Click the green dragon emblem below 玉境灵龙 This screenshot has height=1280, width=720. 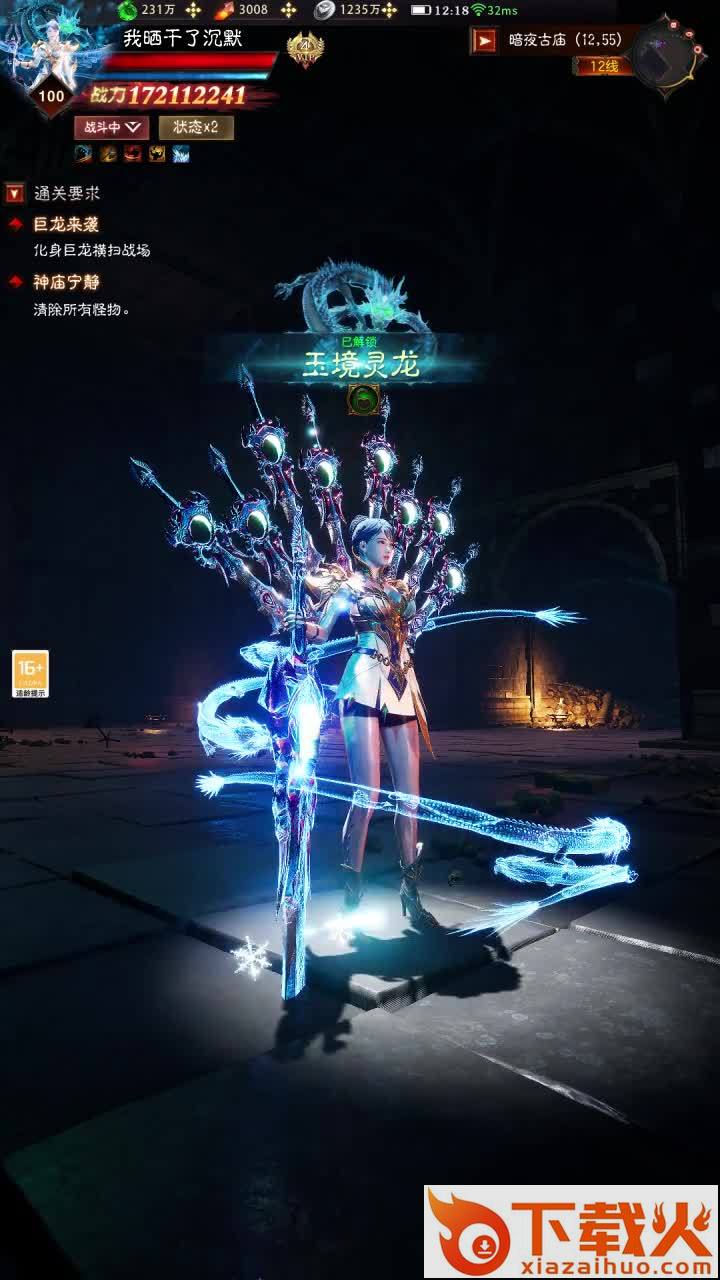point(362,400)
